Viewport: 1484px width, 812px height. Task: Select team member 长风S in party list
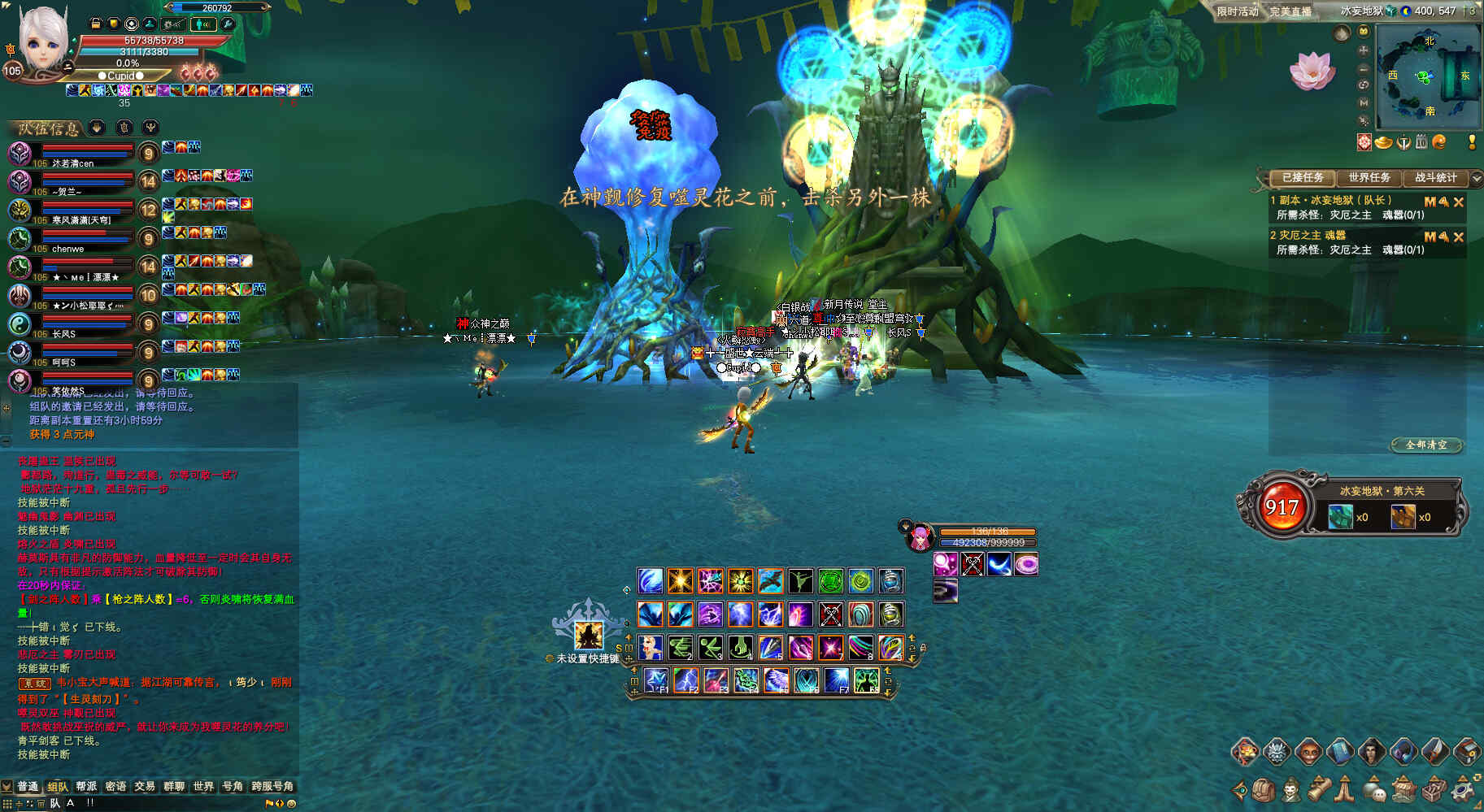[x=64, y=334]
